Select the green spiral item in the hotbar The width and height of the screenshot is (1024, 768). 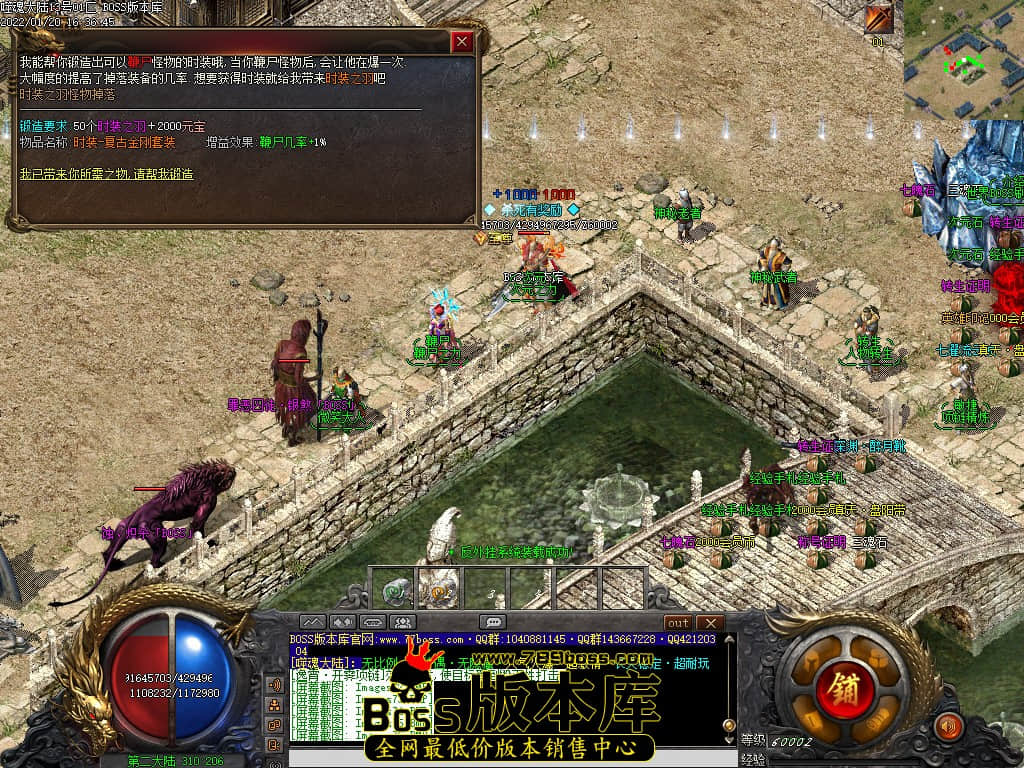(x=396, y=589)
